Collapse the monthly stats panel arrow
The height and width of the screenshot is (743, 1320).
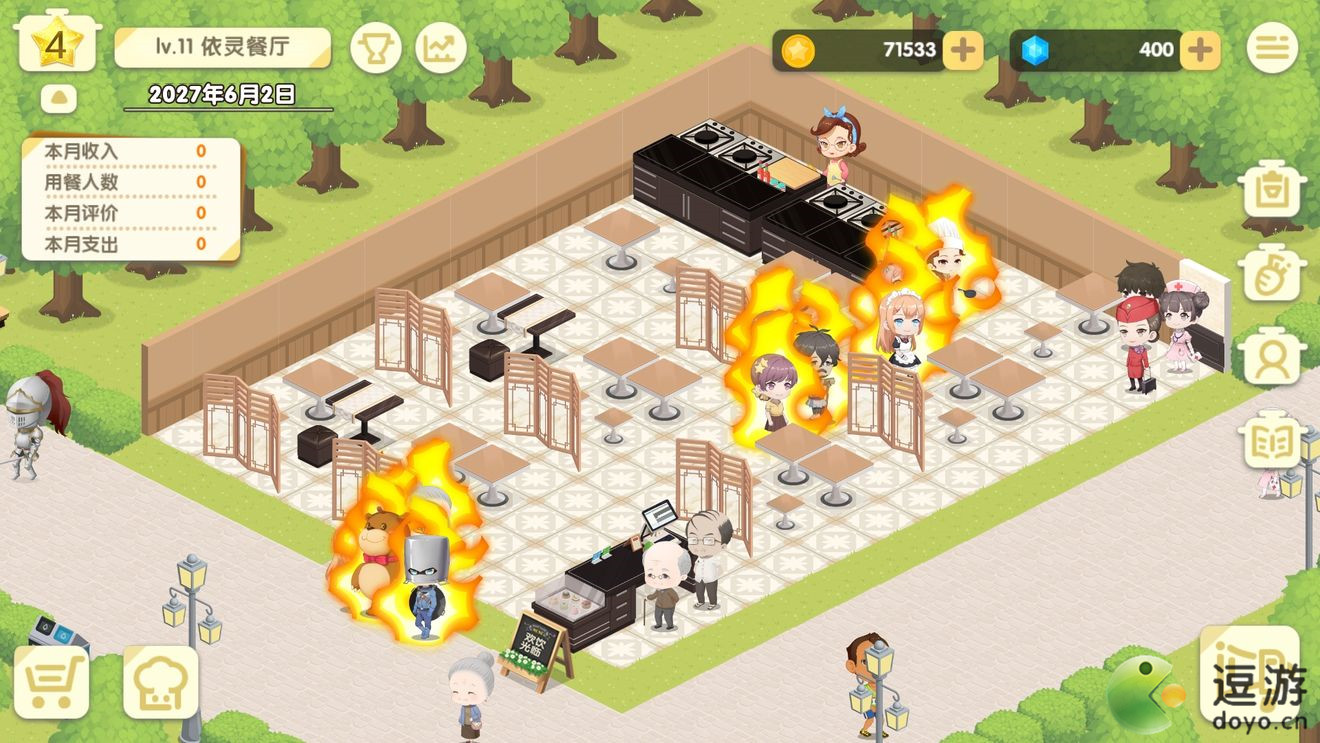pyautogui.click(x=61, y=99)
